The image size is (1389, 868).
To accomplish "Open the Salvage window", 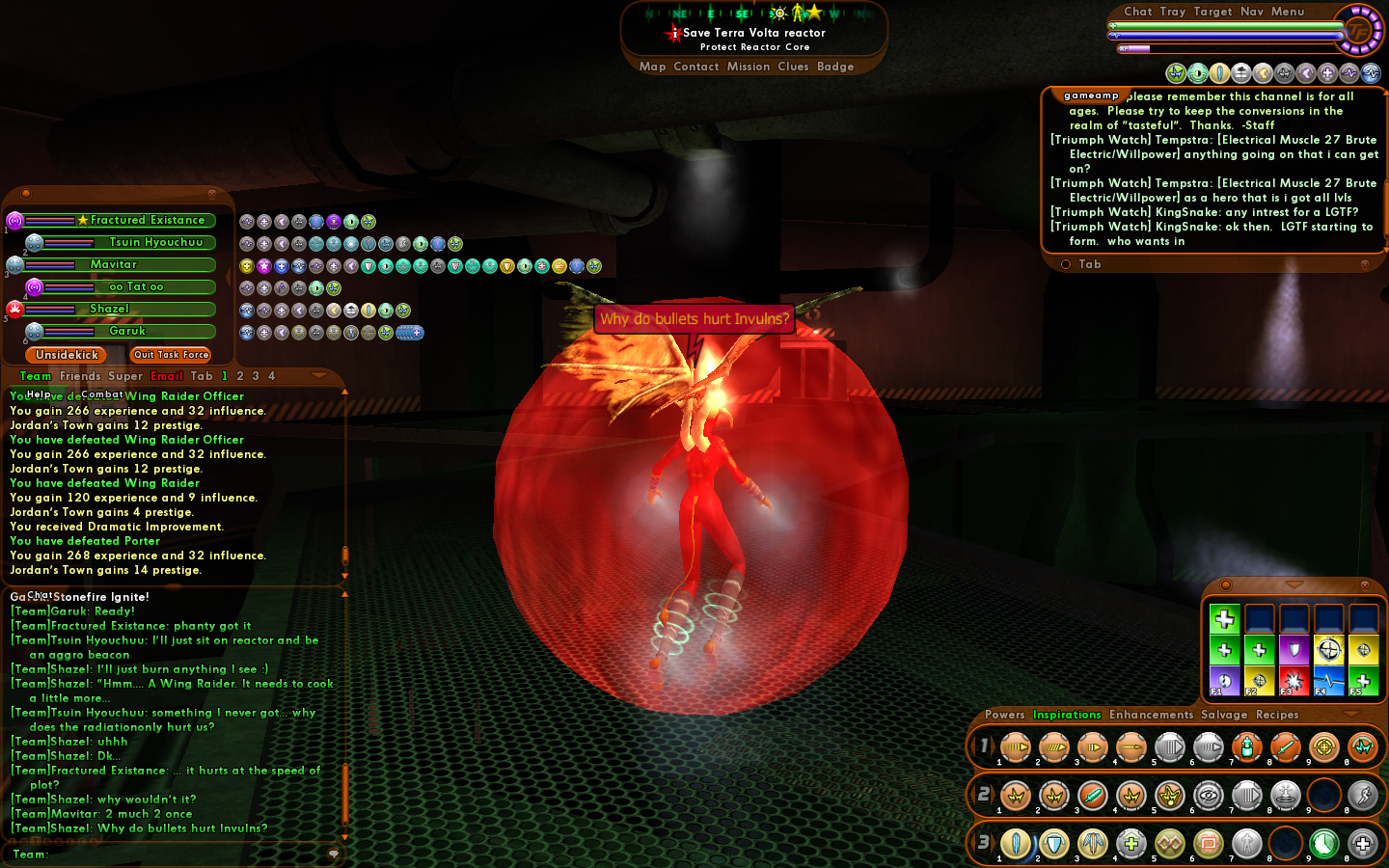I will coord(1224,715).
